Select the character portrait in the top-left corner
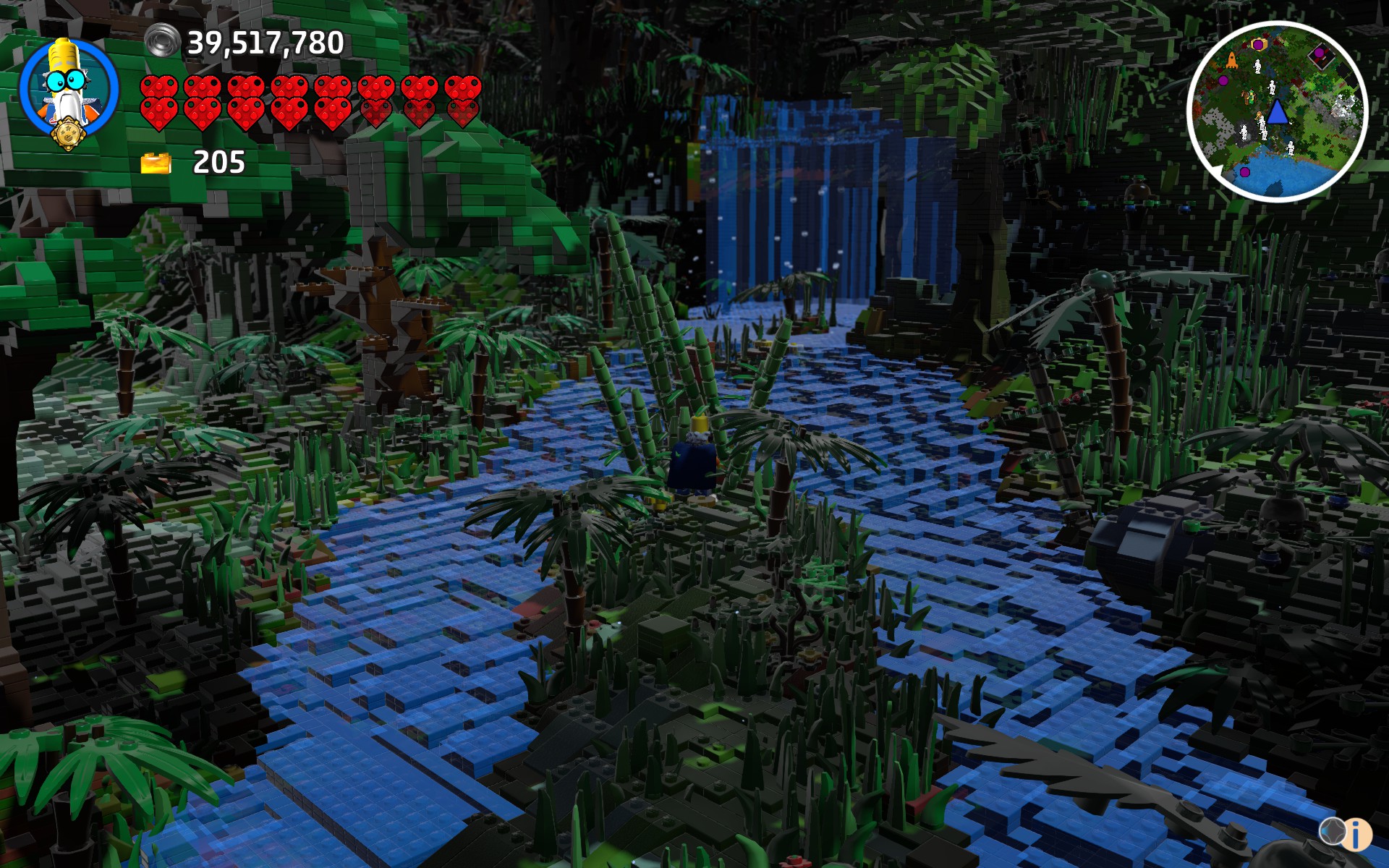Screen dimensions: 1389x868 tap(65, 90)
